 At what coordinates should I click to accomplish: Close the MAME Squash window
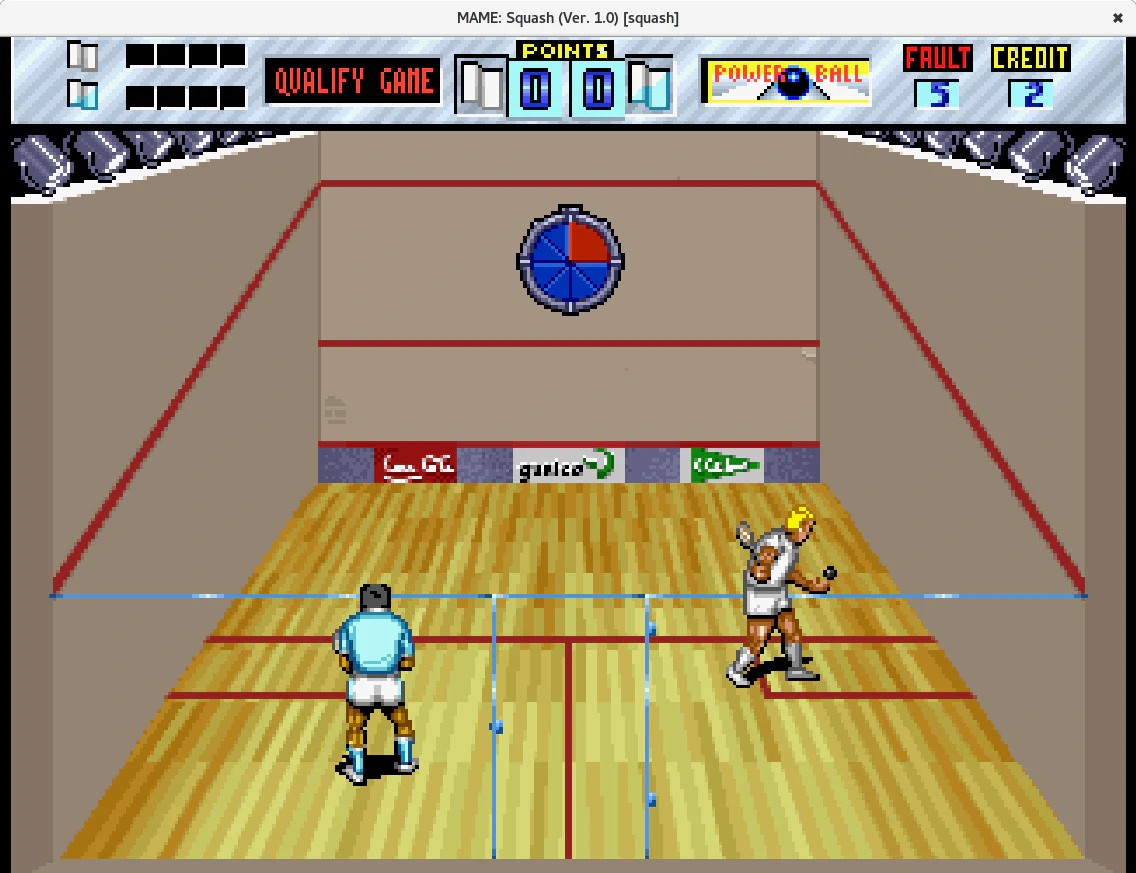coord(1117,18)
